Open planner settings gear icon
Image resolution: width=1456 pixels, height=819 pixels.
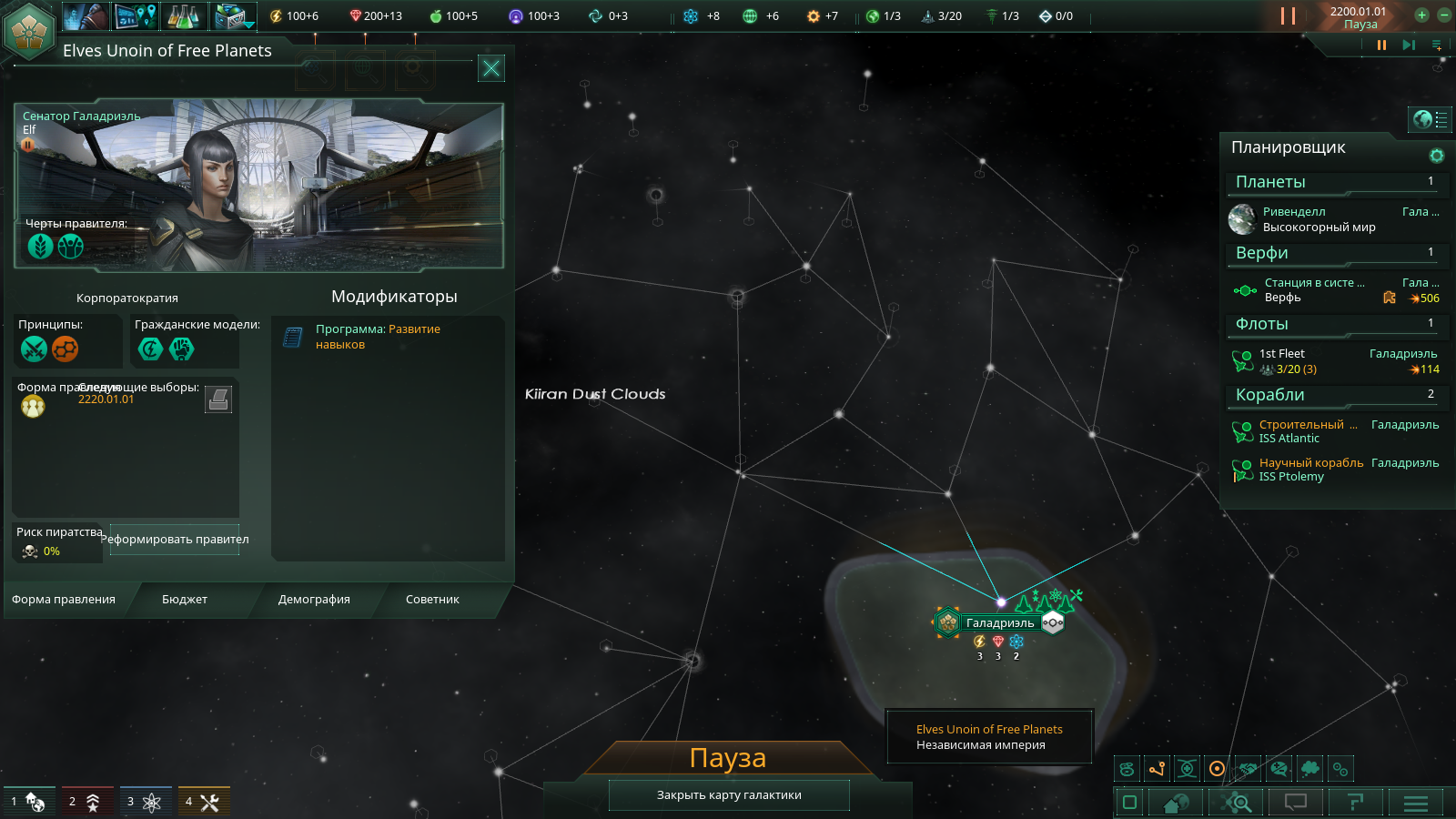1437,156
